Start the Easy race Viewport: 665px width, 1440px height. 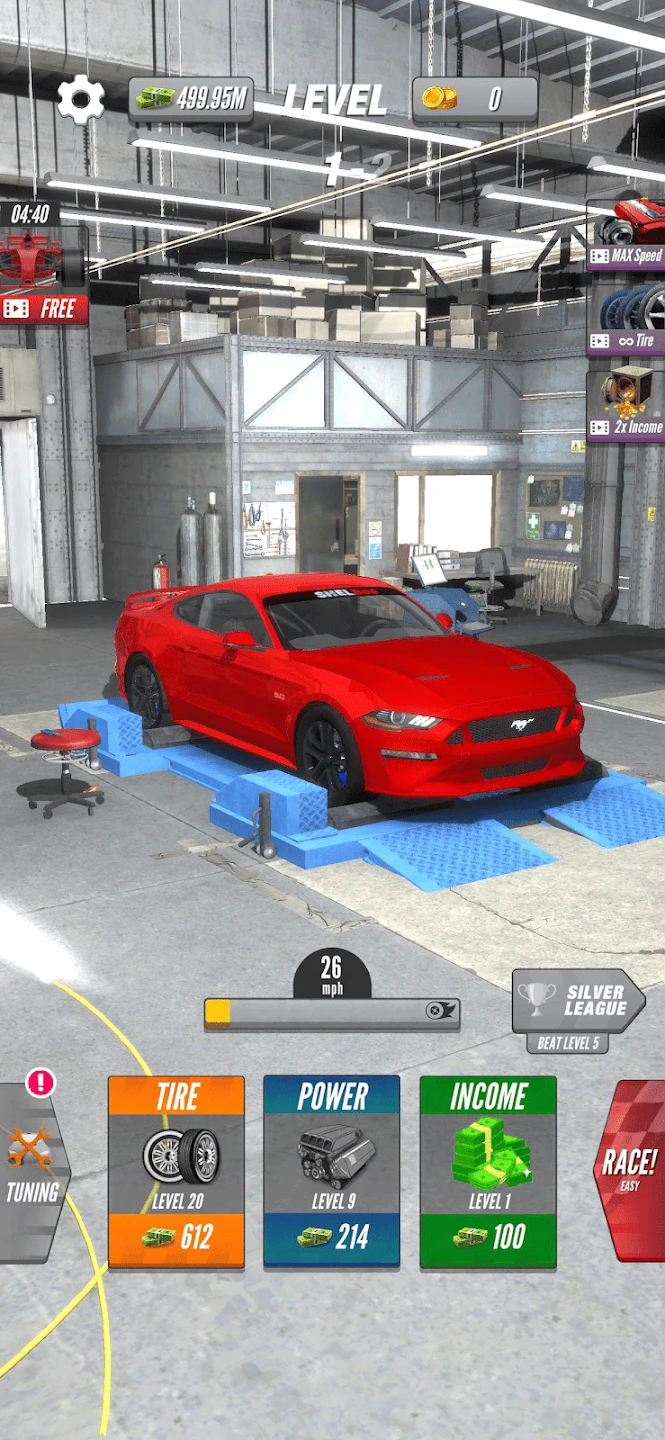(630, 1169)
